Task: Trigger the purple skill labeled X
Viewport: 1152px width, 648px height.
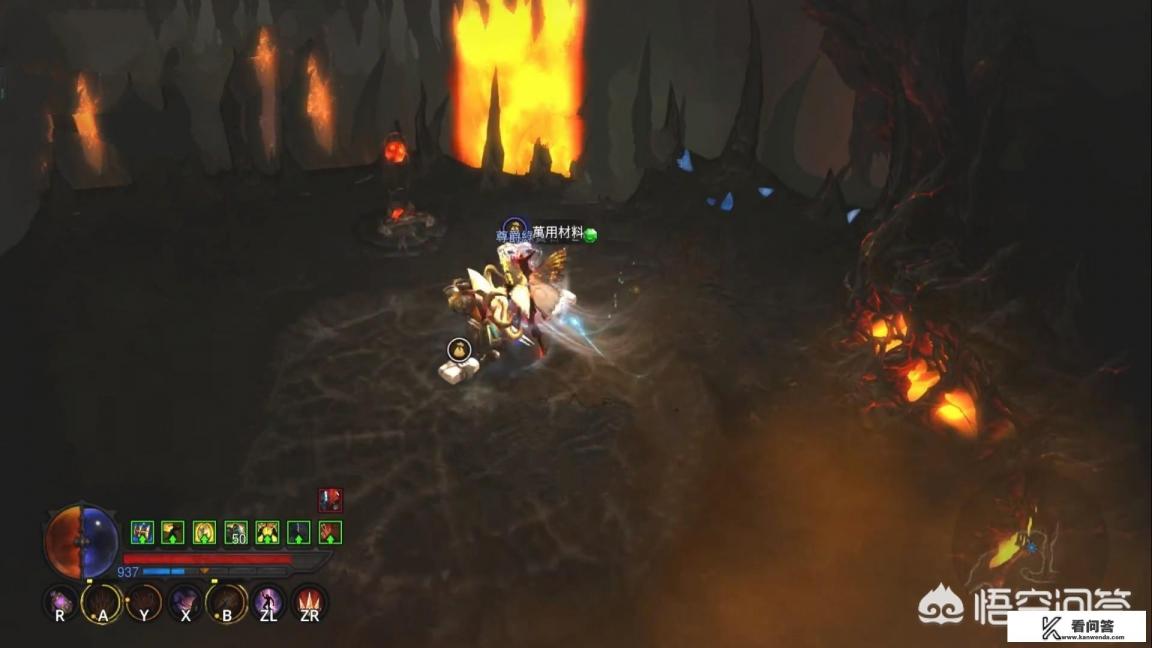Action: [185, 603]
